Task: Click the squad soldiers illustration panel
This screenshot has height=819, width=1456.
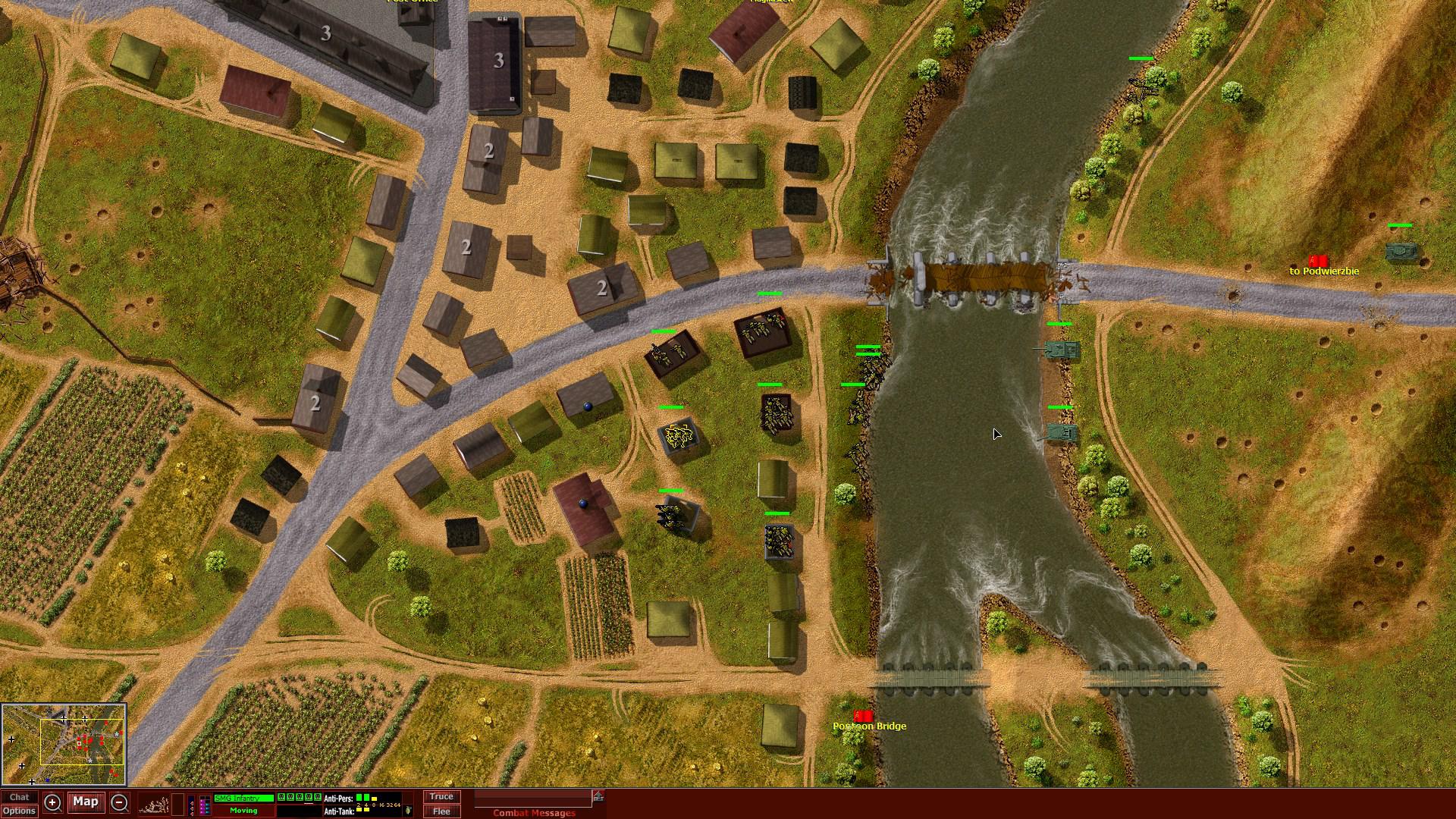Action: pos(157,804)
